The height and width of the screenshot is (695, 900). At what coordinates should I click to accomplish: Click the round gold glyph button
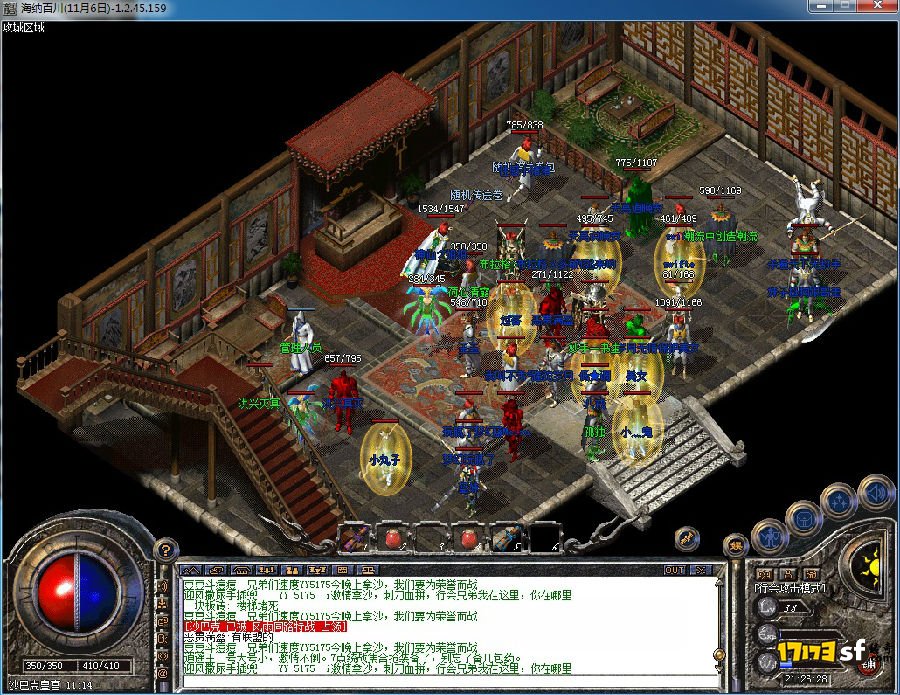click(x=735, y=545)
